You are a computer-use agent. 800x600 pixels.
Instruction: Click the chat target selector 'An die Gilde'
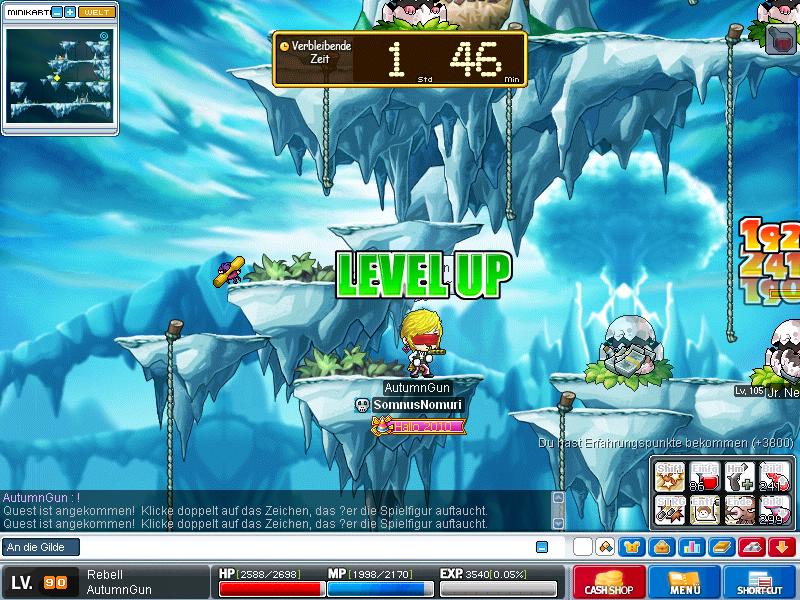[39, 547]
